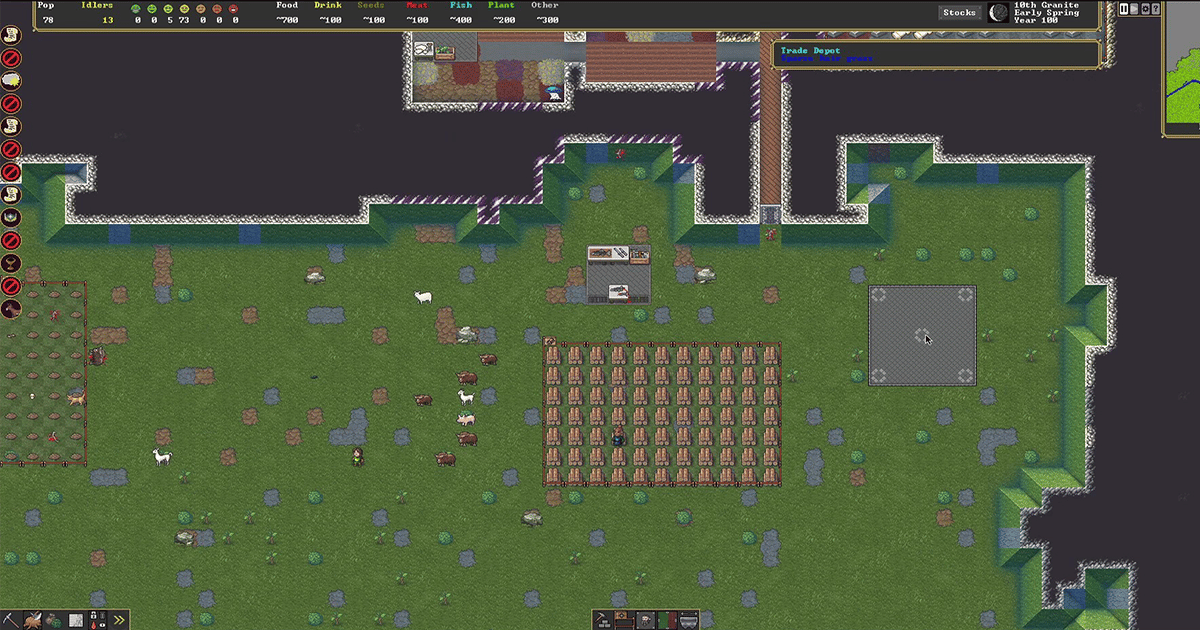The height and width of the screenshot is (630, 1200).
Task: Expand the toolbar with the yellow arrows
Action: pyautogui.click(x=119, y=620)
